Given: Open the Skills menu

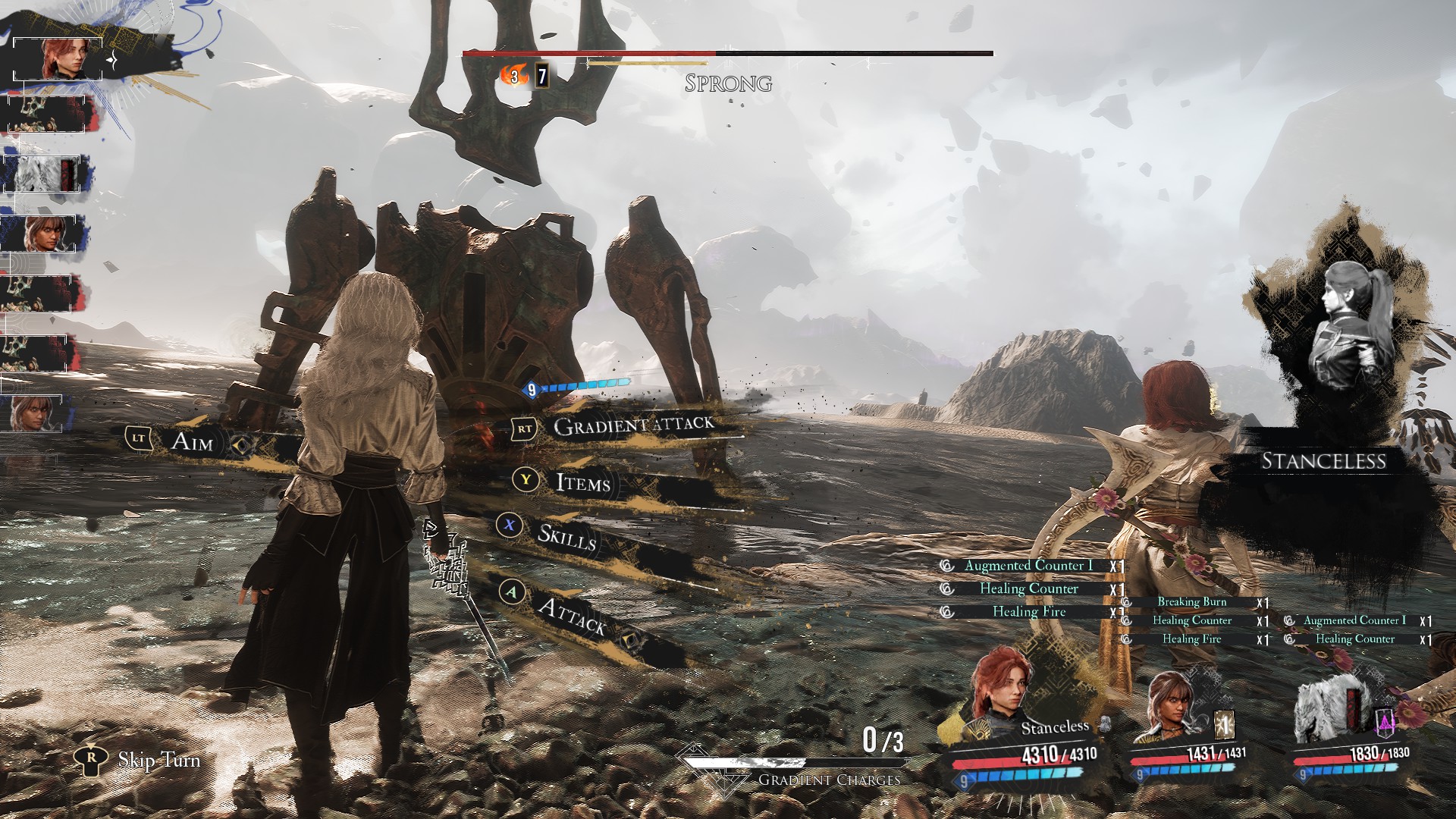Looking at the screenshot, I should click(566, 536).
